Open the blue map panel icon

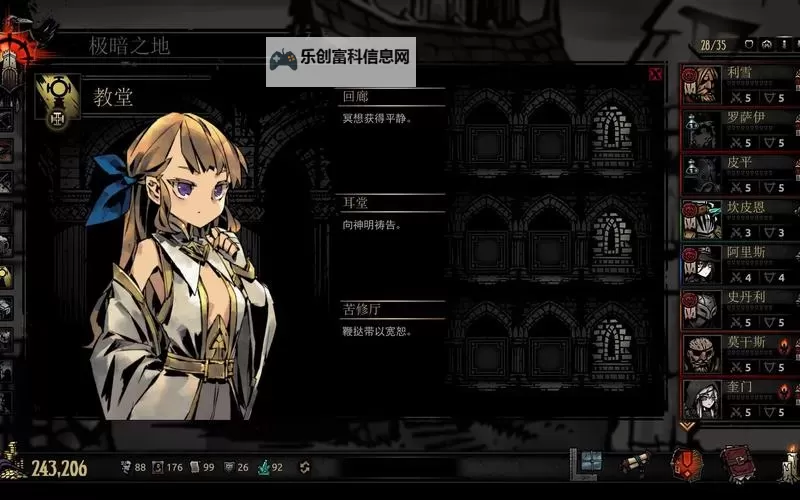(590, 462)
